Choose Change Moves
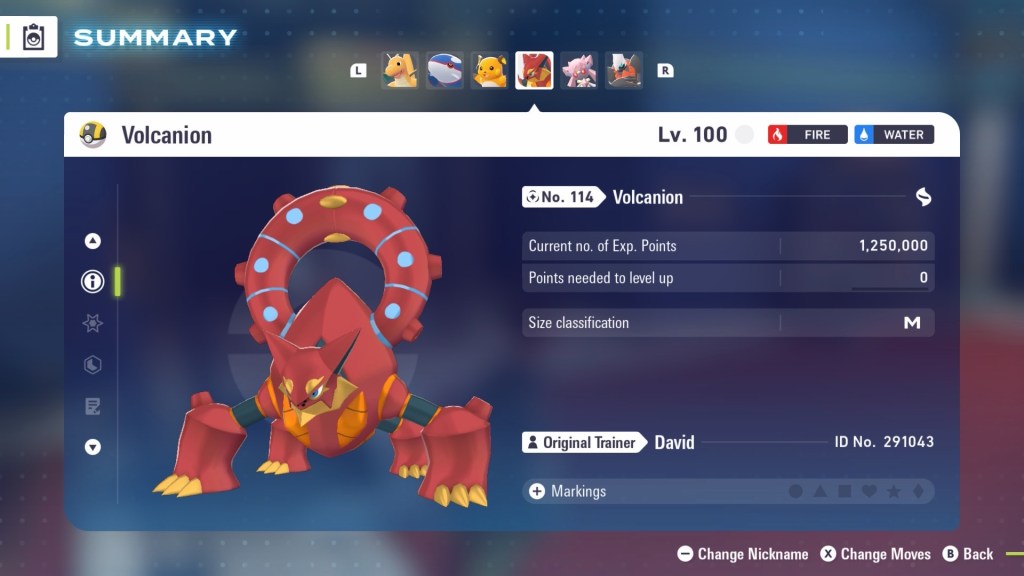This screenshot has width=1024, height=576. click(x=876, y=554)
